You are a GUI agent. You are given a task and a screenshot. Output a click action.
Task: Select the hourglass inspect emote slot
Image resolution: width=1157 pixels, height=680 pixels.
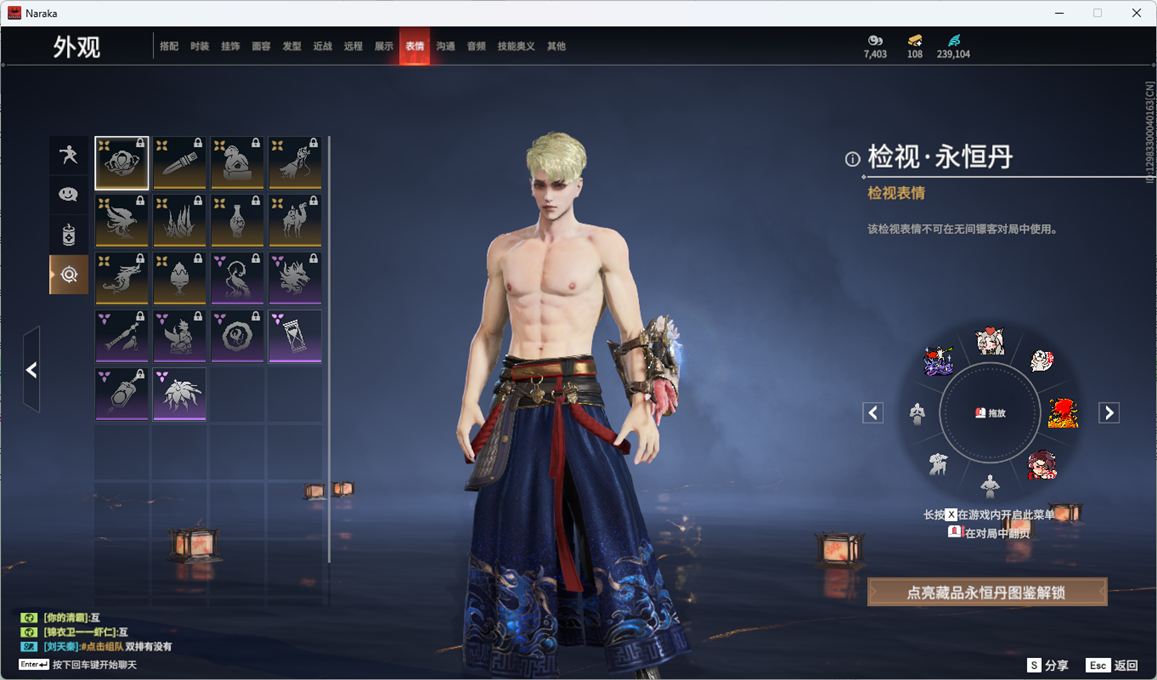(x=295, y=335)
